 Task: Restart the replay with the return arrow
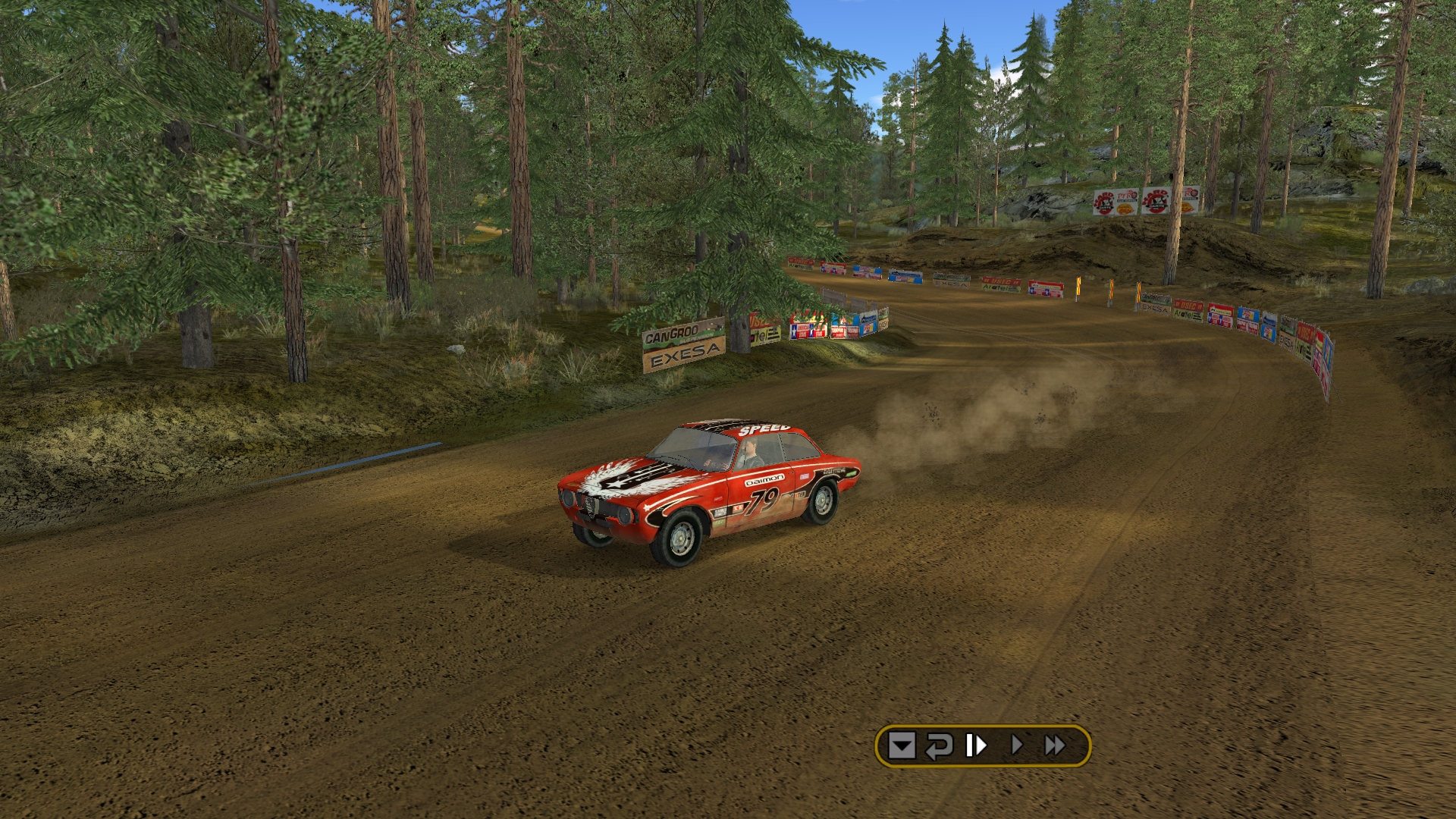939,746
